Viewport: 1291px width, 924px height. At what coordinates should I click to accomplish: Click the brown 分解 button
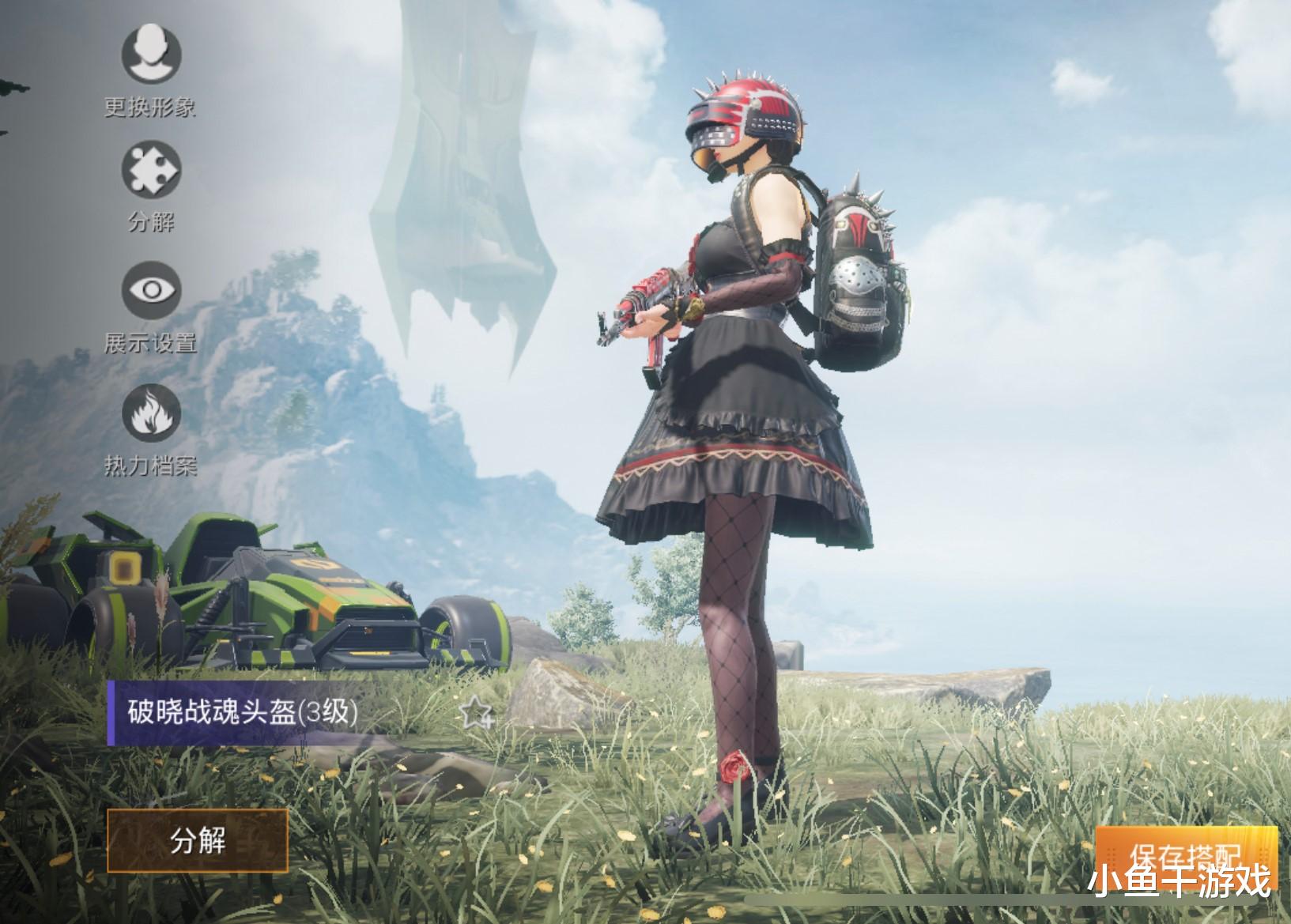pyautogui.click(x=198, y=840)
